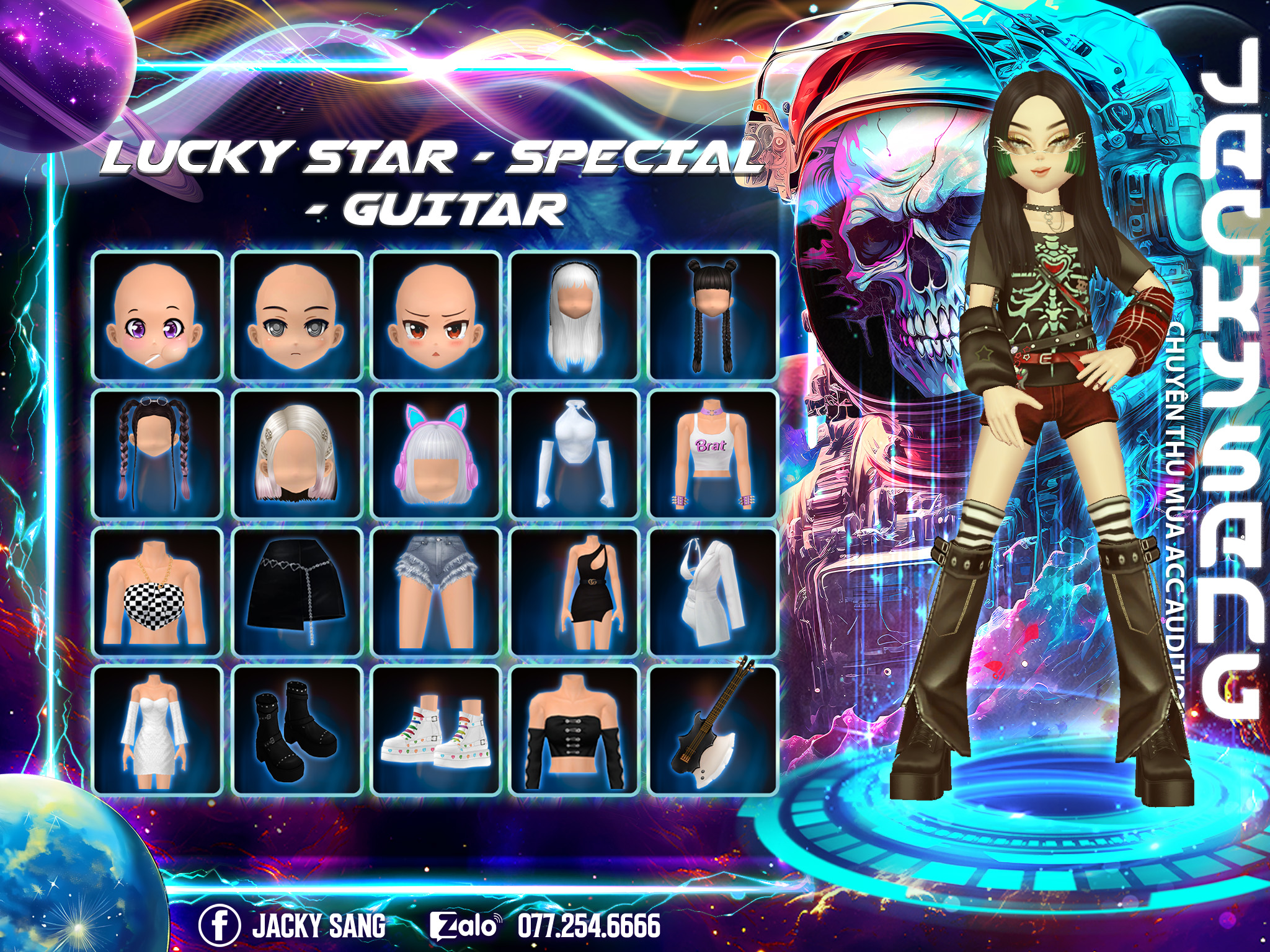Choose the gray-eyed face tile
The height and width of the screenshot is (952, 1270).
coord(297,316)
